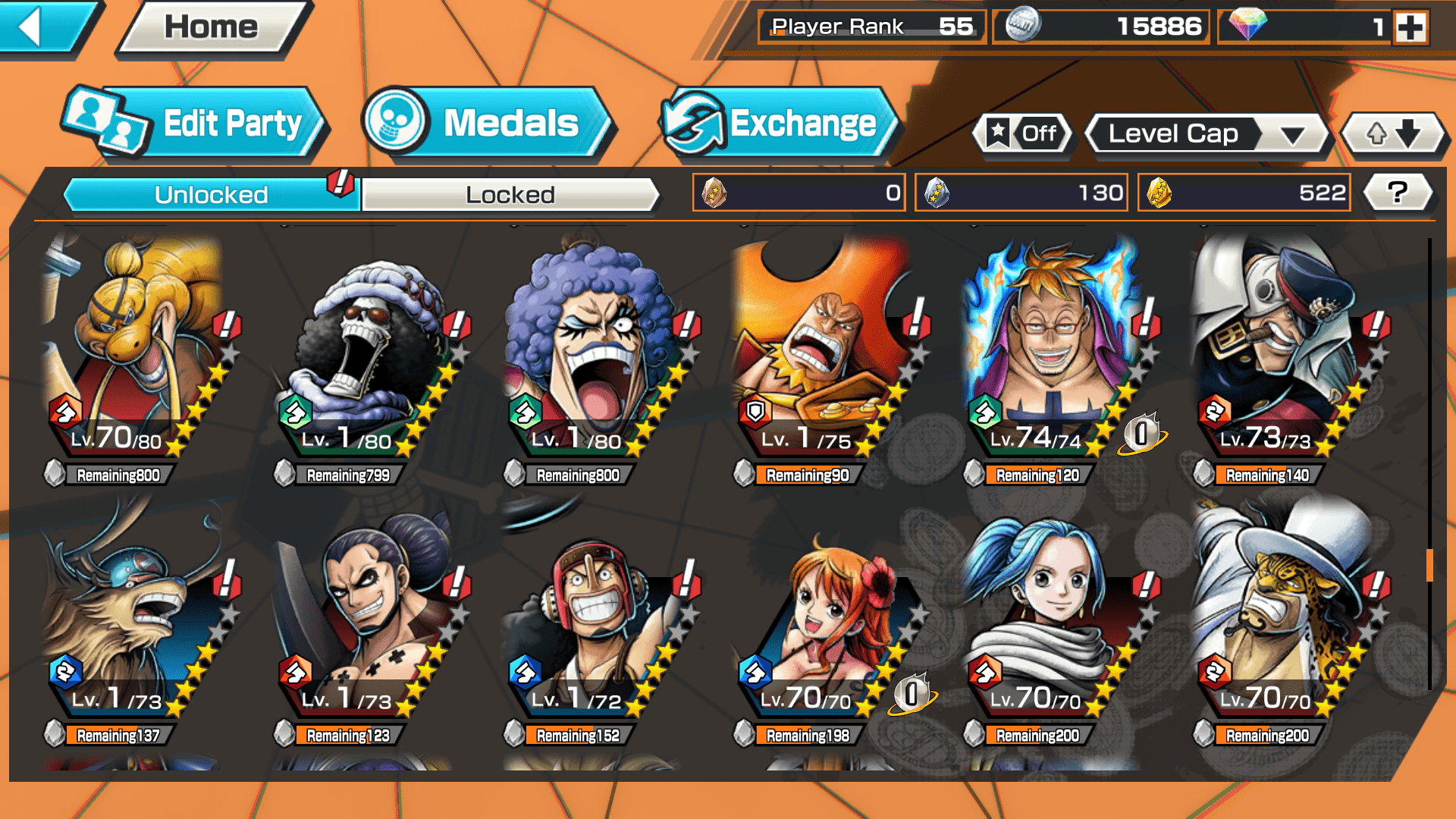Reverse the sort order with arrows button
Image resolution: width=1456 pixels, height=819 pixels.
coord(1393,134)
